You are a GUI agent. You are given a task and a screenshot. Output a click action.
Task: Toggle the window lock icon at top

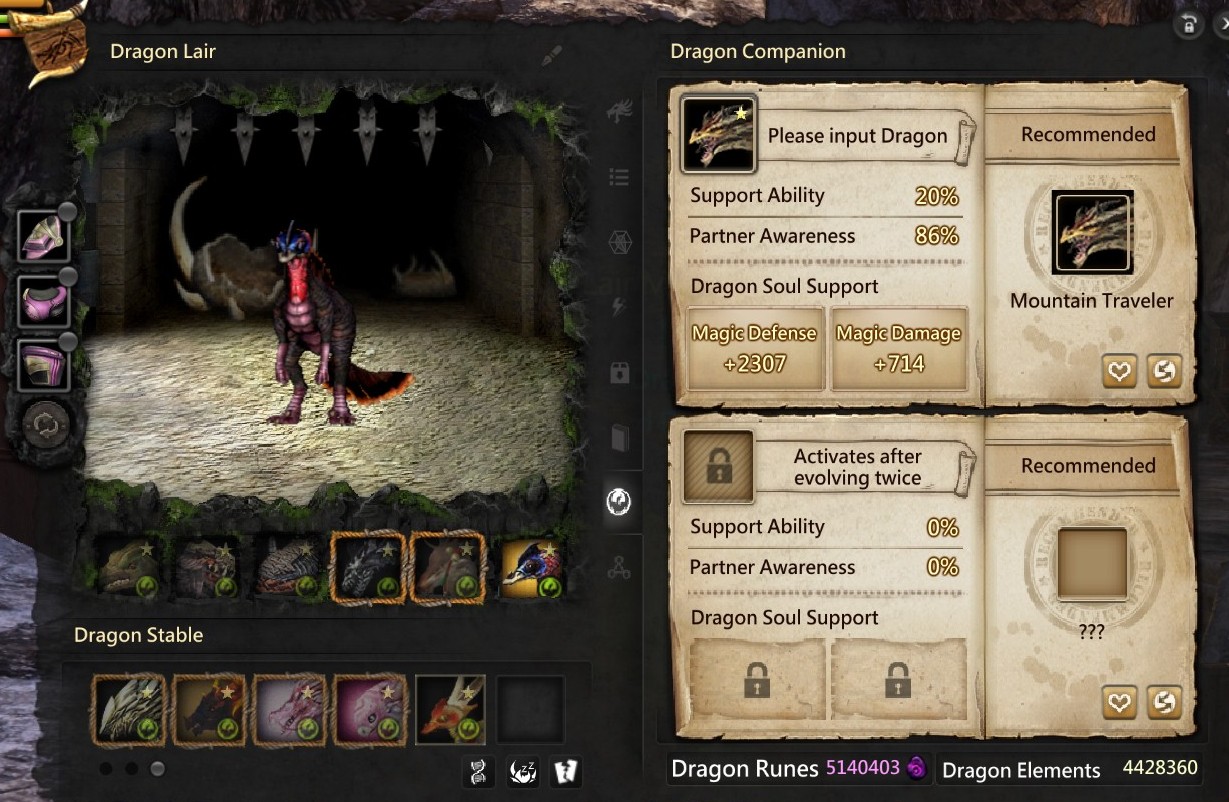point(1189,25)
